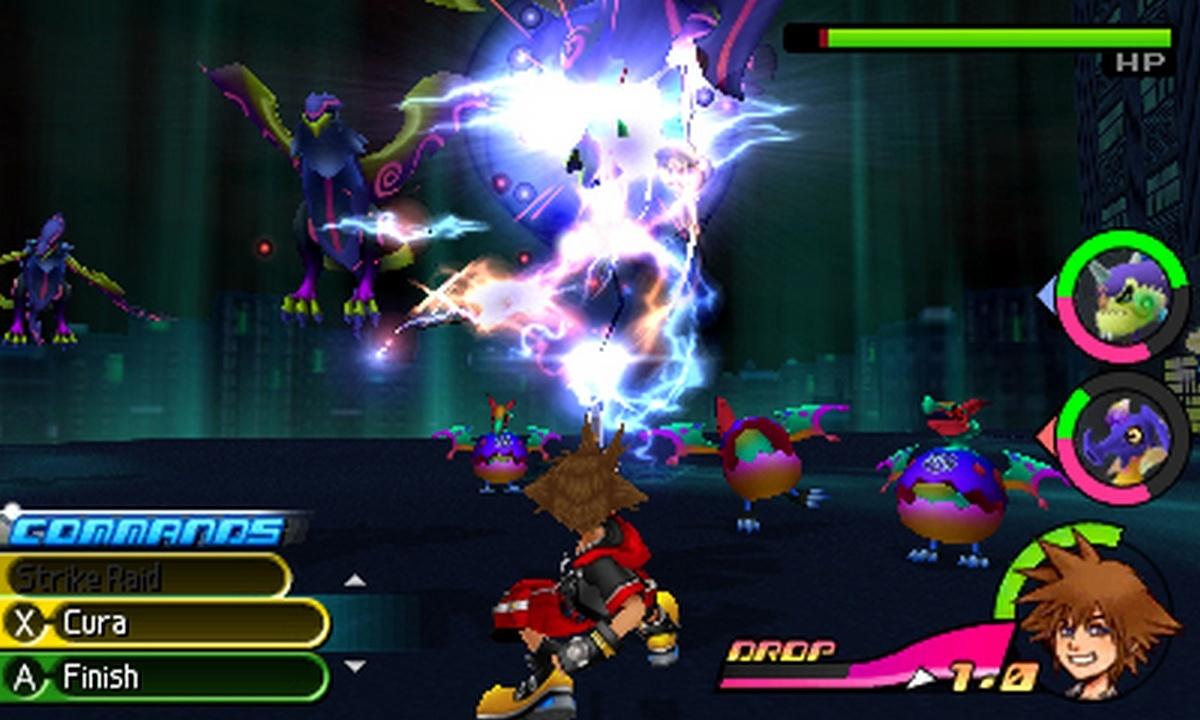Click the command deck up arrow
The image size is (1200, 720).
354,580
